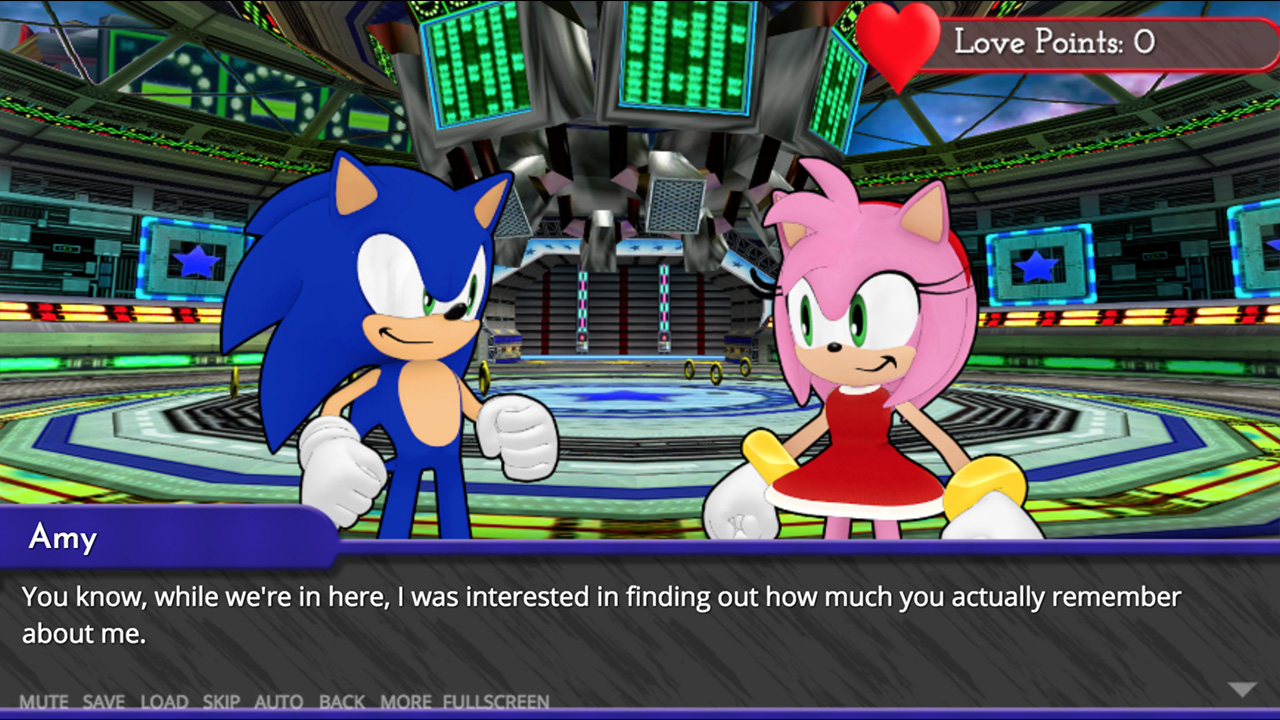
Task: Advance dialogue with the down arrow indicator
Action: (x=1242, y=689)
